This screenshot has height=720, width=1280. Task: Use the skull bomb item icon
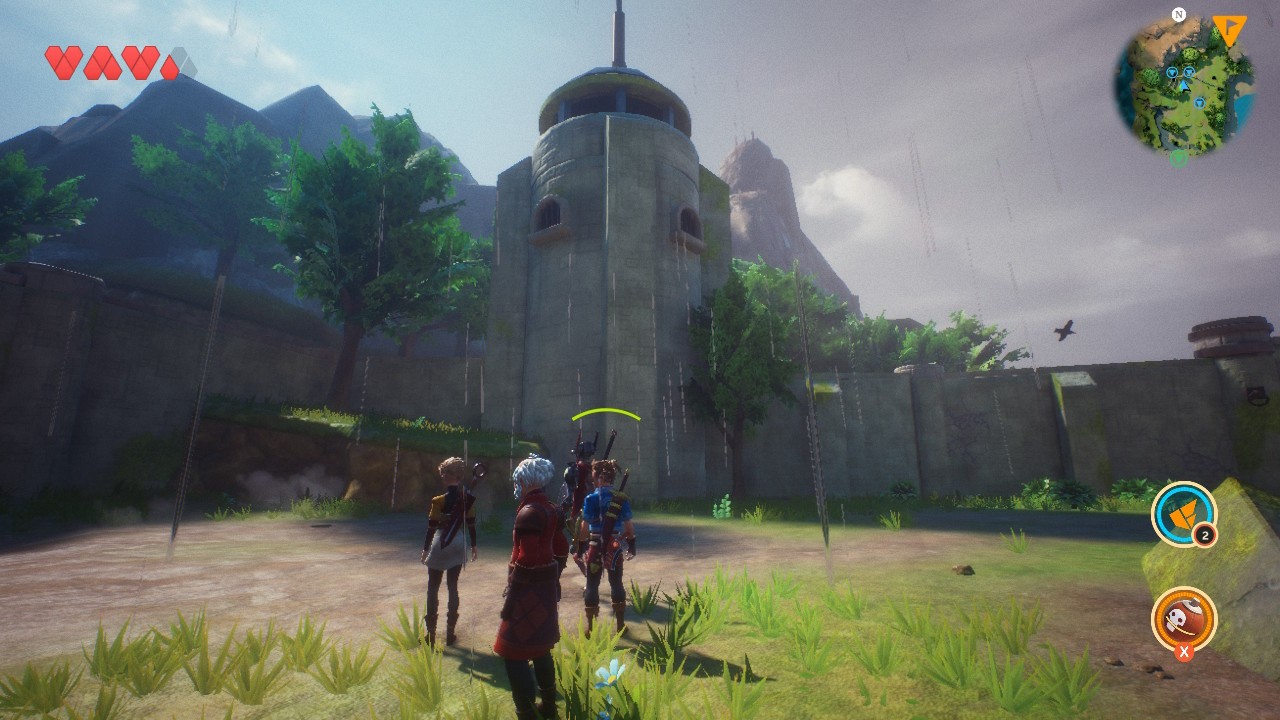point(1183,619)
